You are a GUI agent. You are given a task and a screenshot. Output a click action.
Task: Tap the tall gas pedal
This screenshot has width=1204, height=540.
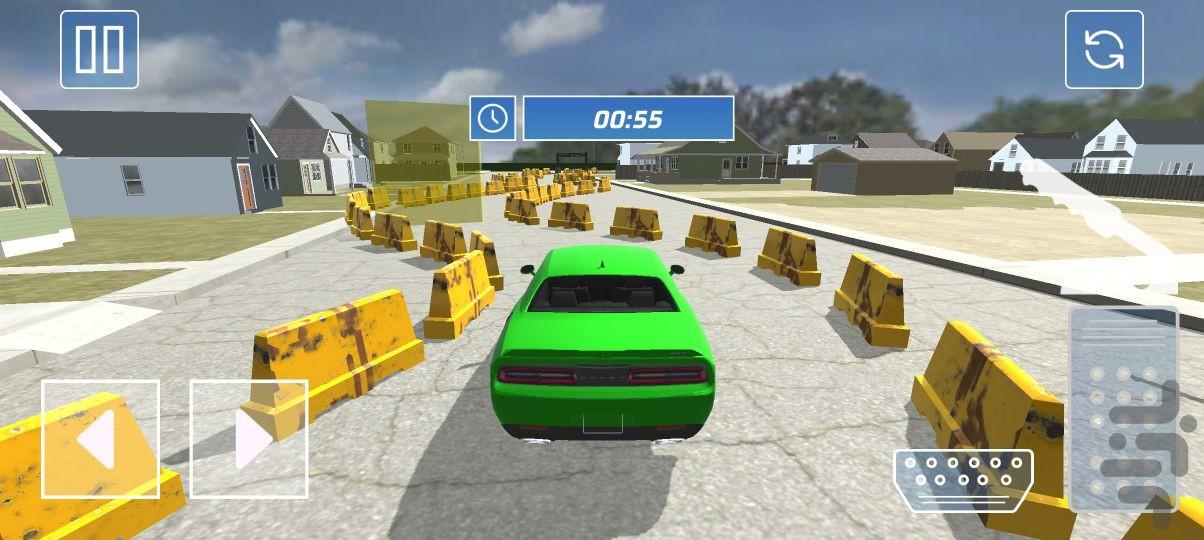point(1123,408)
